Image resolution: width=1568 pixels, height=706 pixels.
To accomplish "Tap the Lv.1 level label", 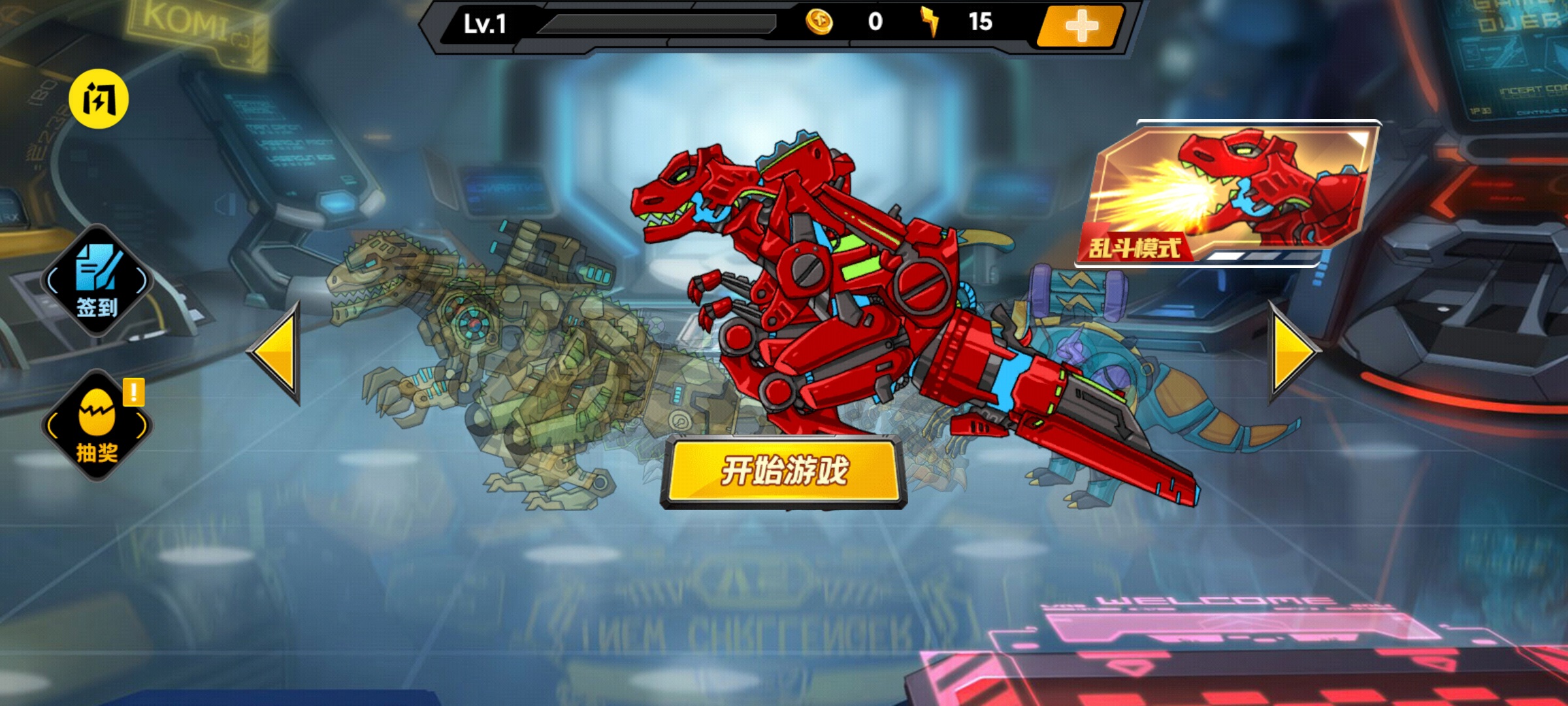I will click(487, 23).
